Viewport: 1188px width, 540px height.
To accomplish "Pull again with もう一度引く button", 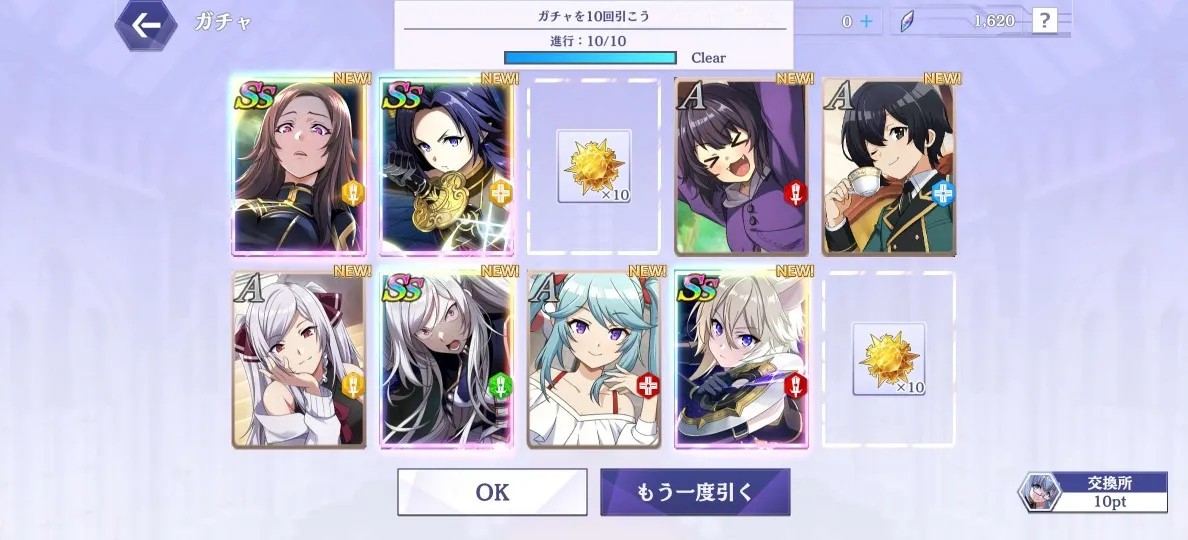I will (x=695, y=492).
